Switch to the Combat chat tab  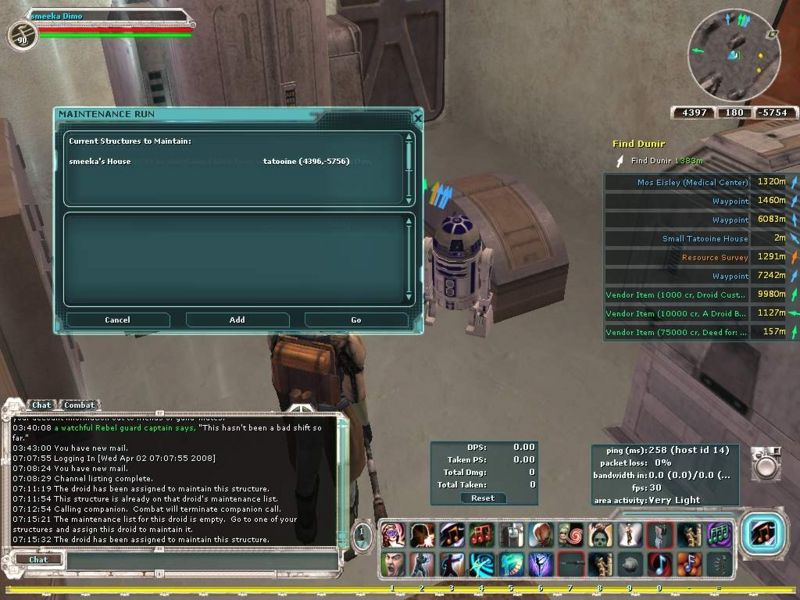tap(80, 405)
